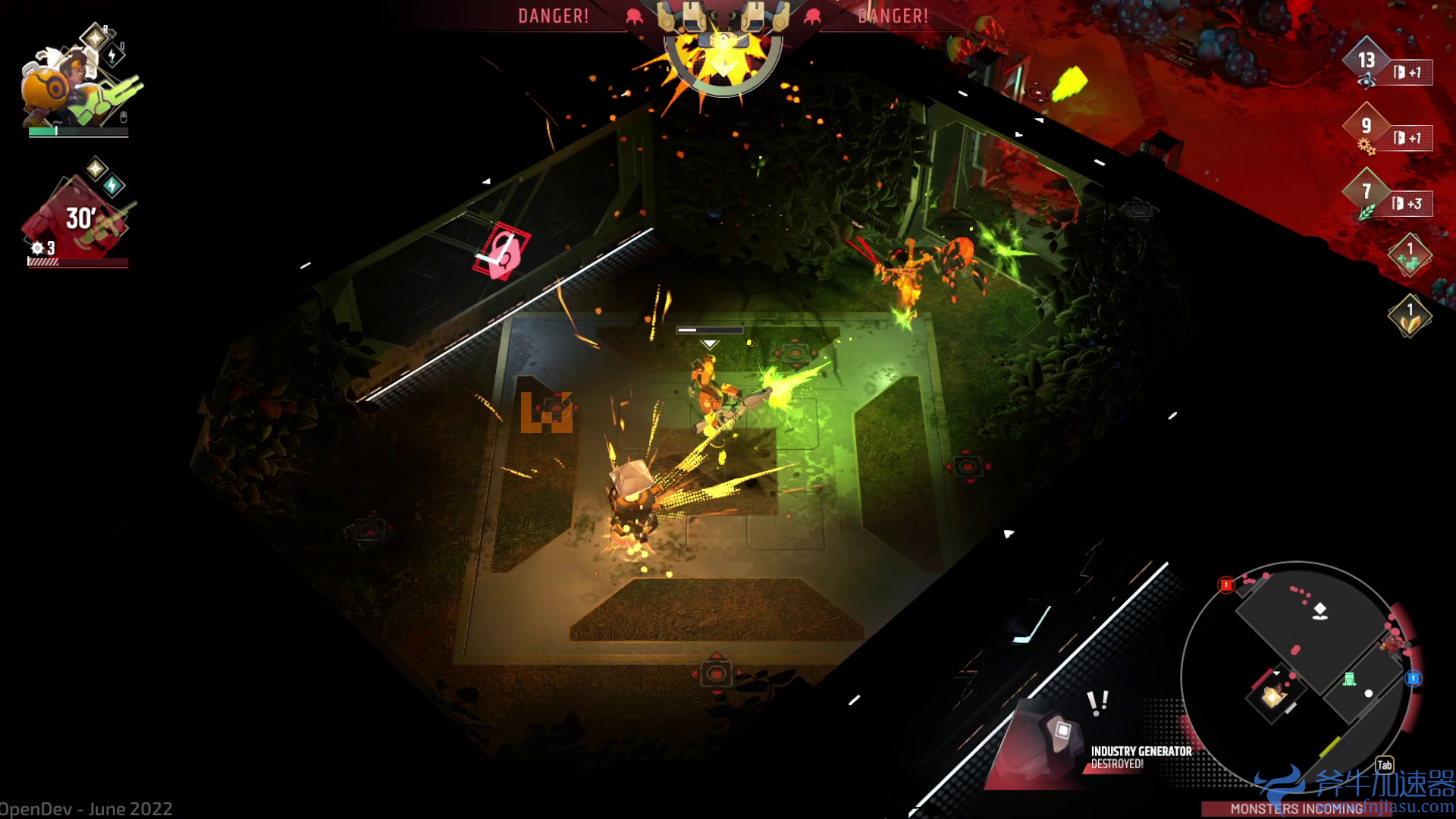Viewport: 1456px width, 819px height.
Task: Click the science resource counter diamond
Action: click(1366, 62)
